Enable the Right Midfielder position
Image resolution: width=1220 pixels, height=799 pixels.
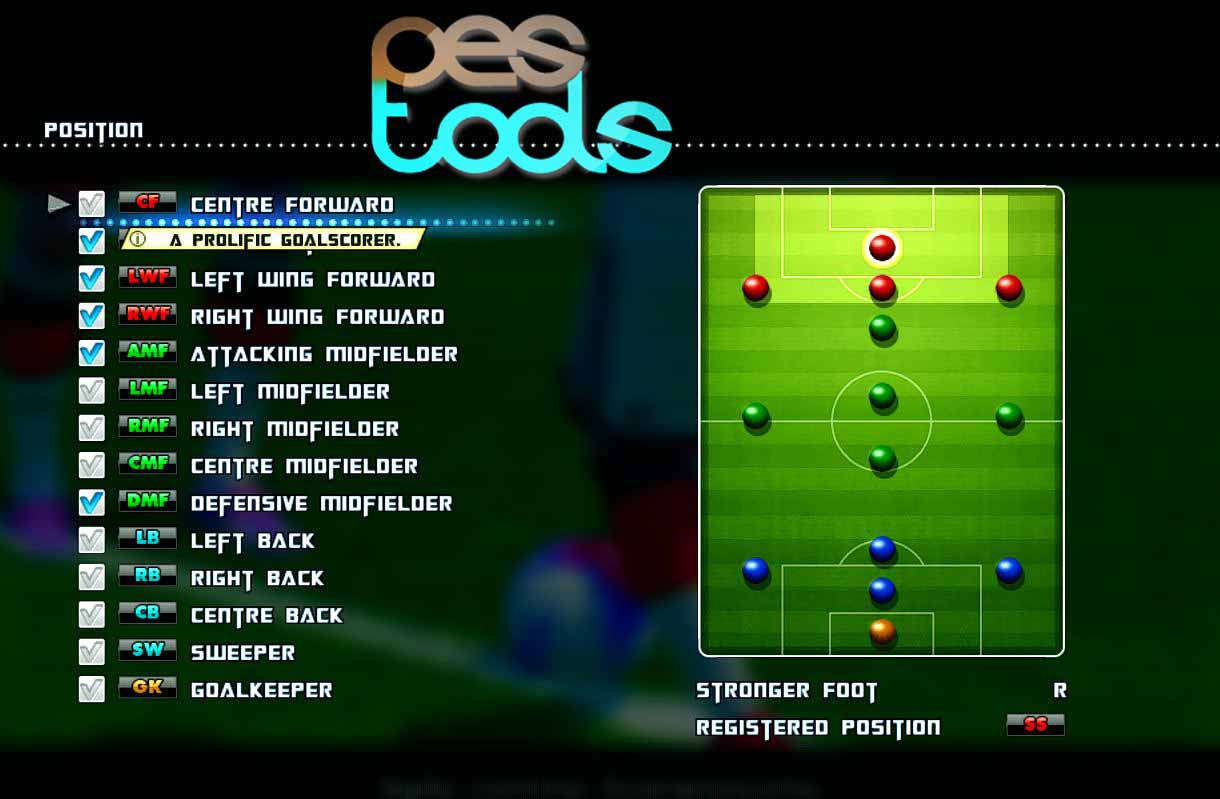click(x=91, y=428)
